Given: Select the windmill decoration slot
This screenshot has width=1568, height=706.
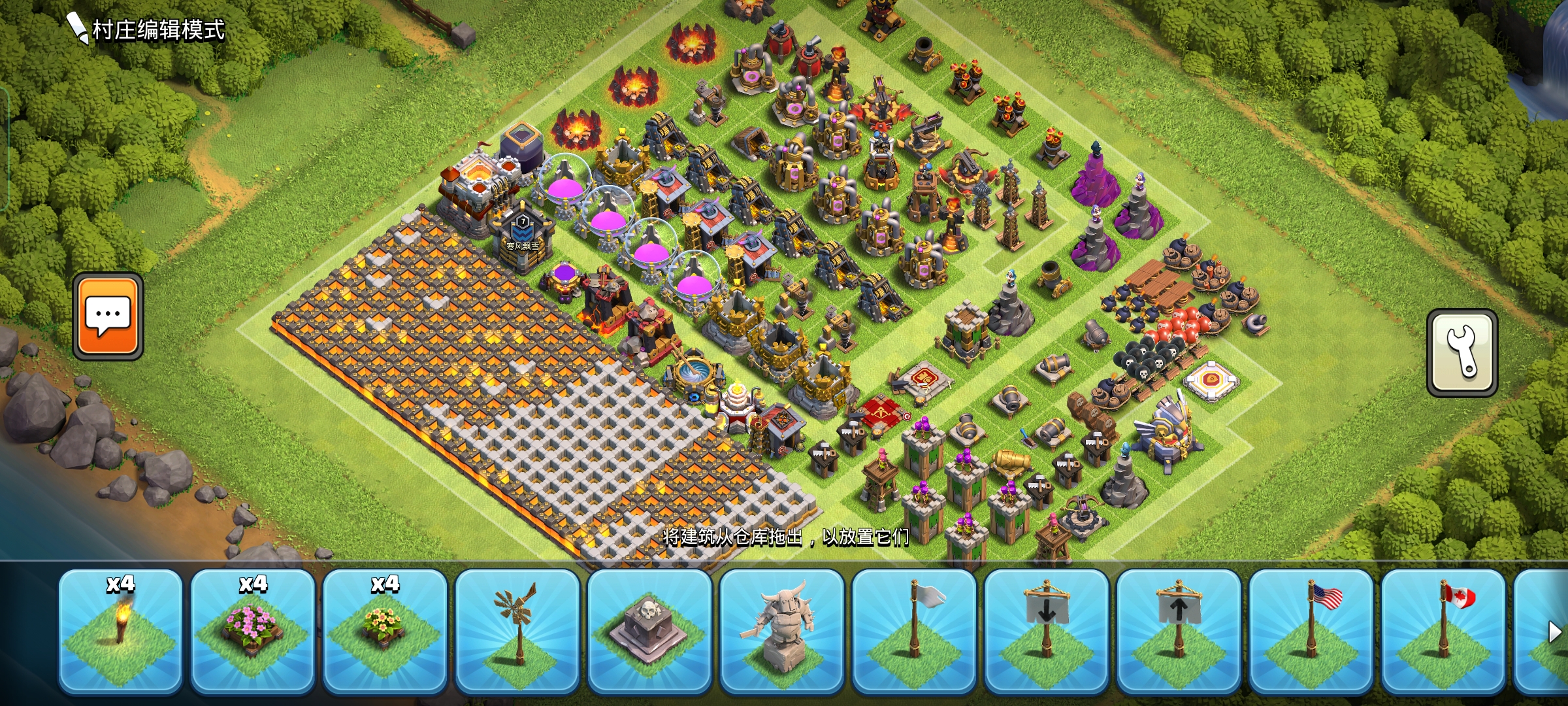Looking at the screenshot, I should click(x=517, y=631).
